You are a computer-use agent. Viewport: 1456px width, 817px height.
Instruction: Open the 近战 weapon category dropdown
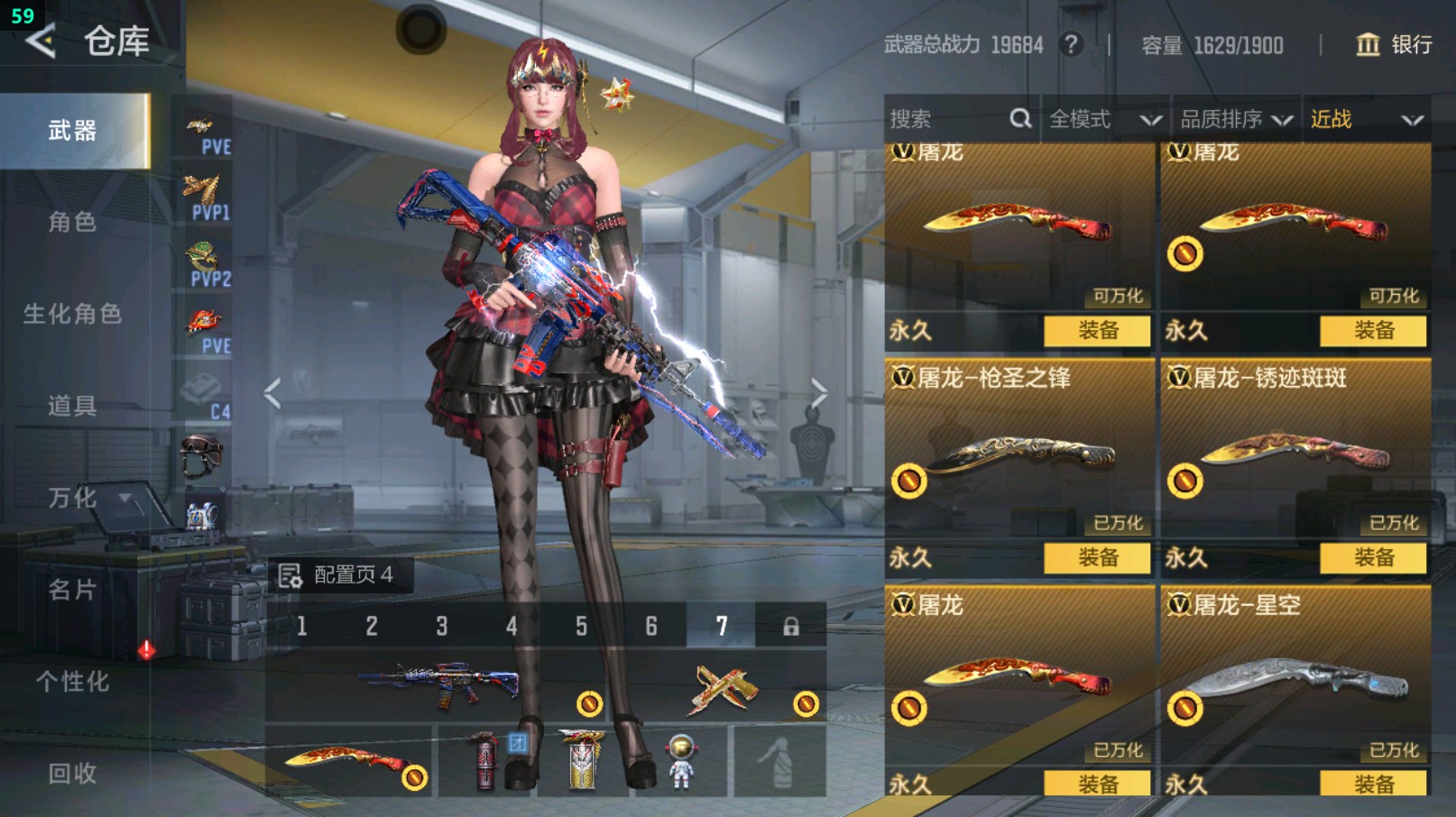tap(1362, 118)
